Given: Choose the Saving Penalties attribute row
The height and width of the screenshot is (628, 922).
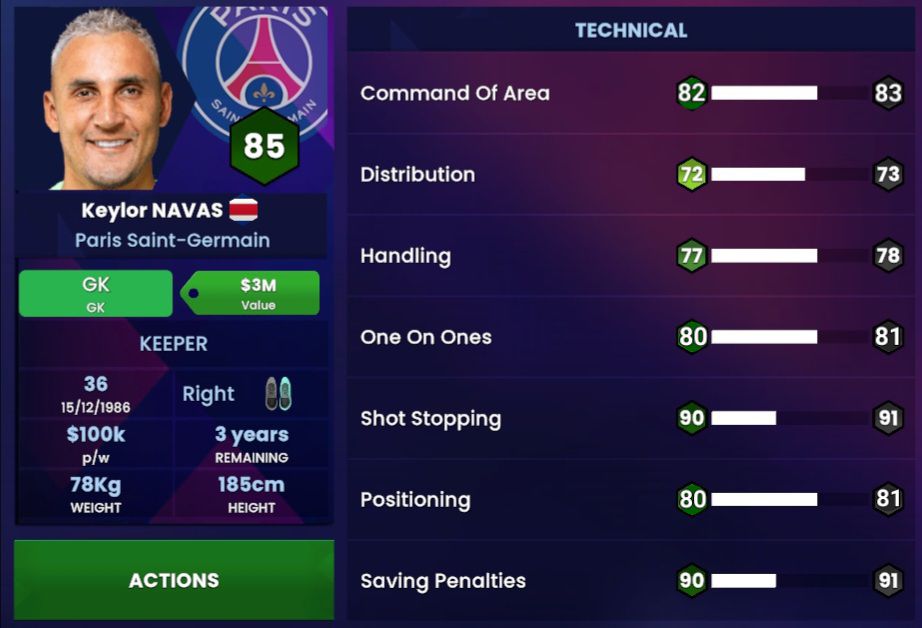Looking at the screenshot, I should pyautogui.click(x=631, y=581).
